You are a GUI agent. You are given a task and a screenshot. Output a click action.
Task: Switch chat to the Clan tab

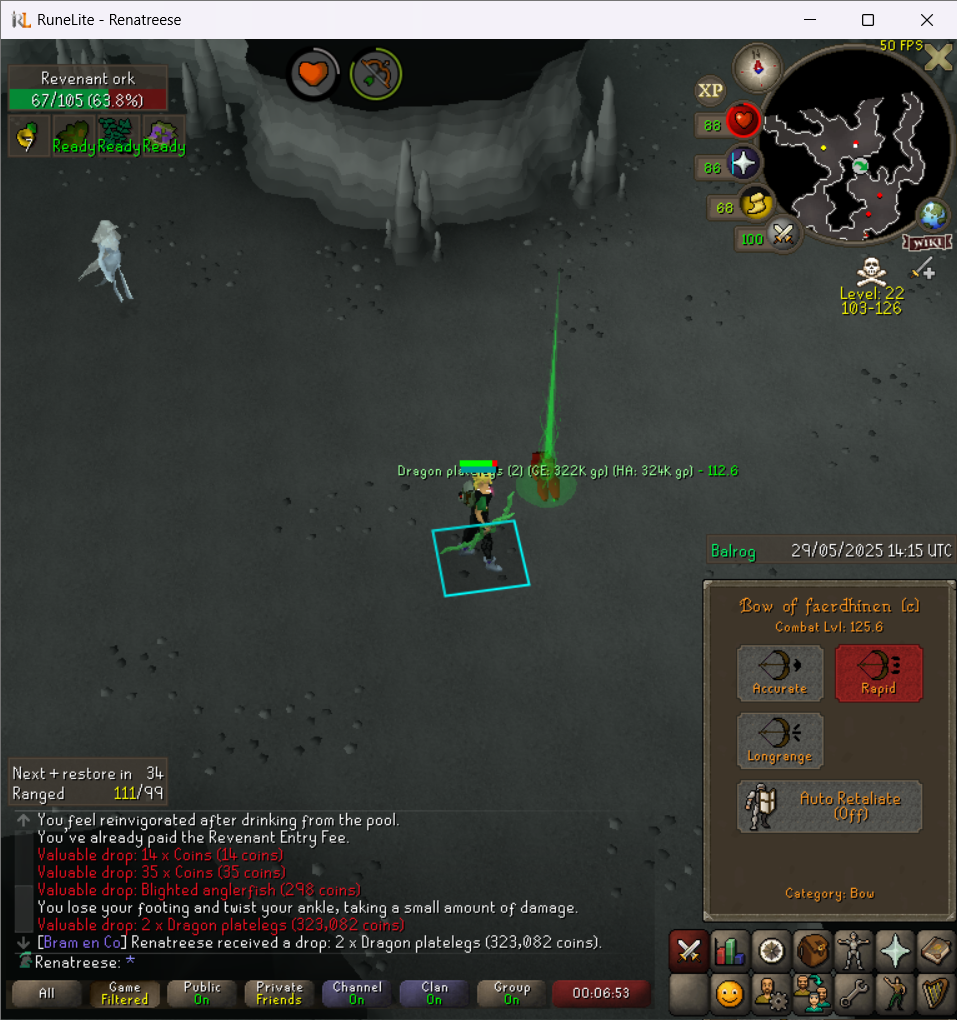434,993
